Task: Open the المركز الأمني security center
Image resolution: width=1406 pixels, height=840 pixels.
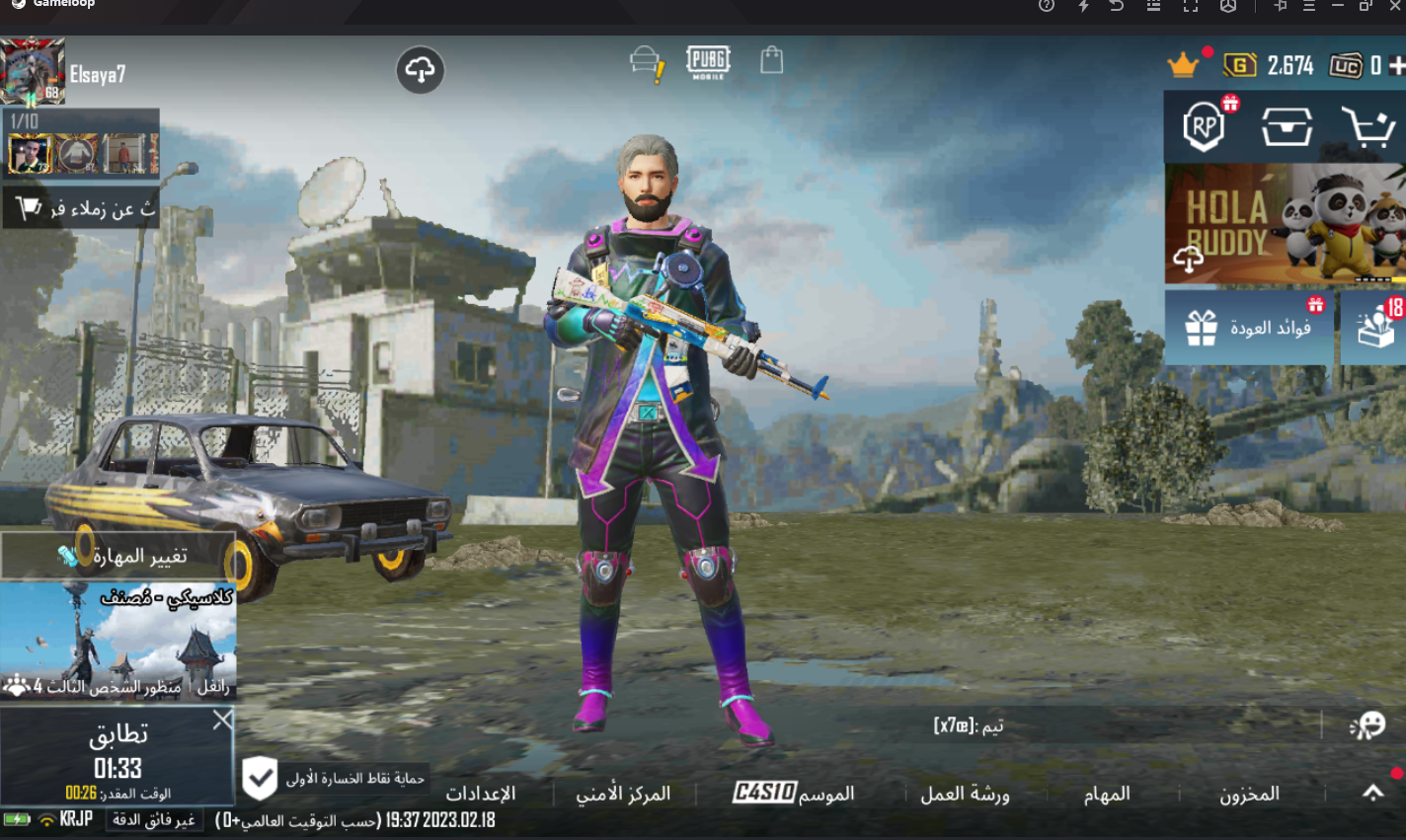Action: (623, 794)
